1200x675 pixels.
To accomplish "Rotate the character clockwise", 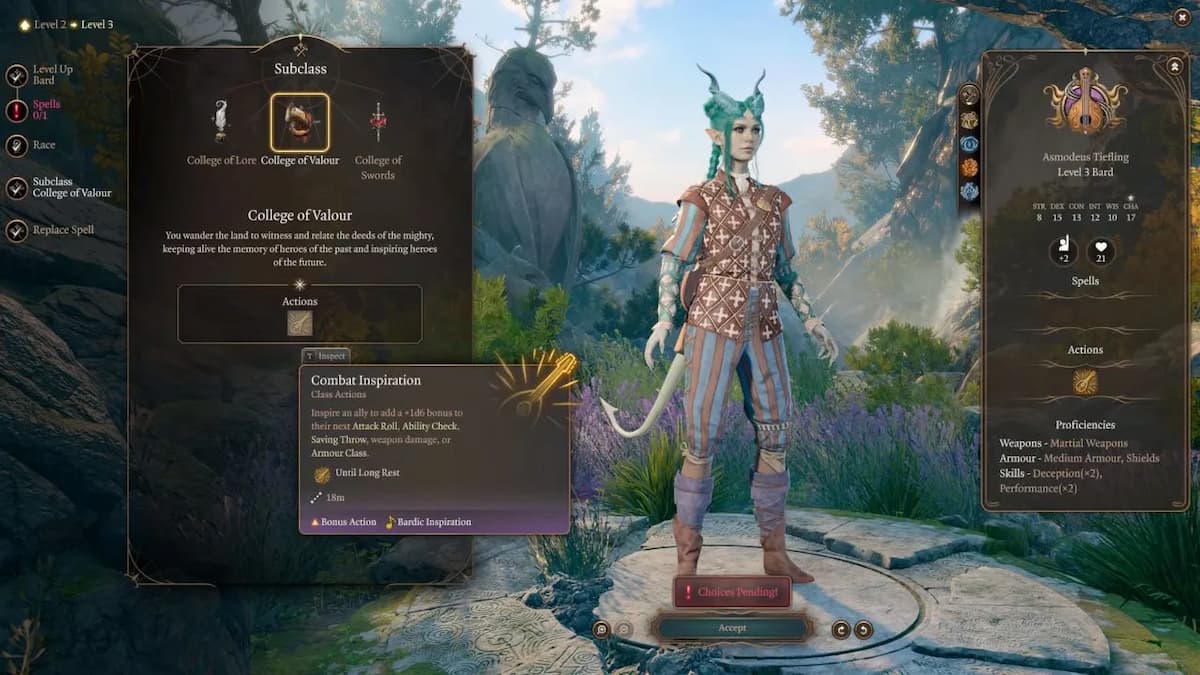I will pyautogui.click(x=863, y=629).
